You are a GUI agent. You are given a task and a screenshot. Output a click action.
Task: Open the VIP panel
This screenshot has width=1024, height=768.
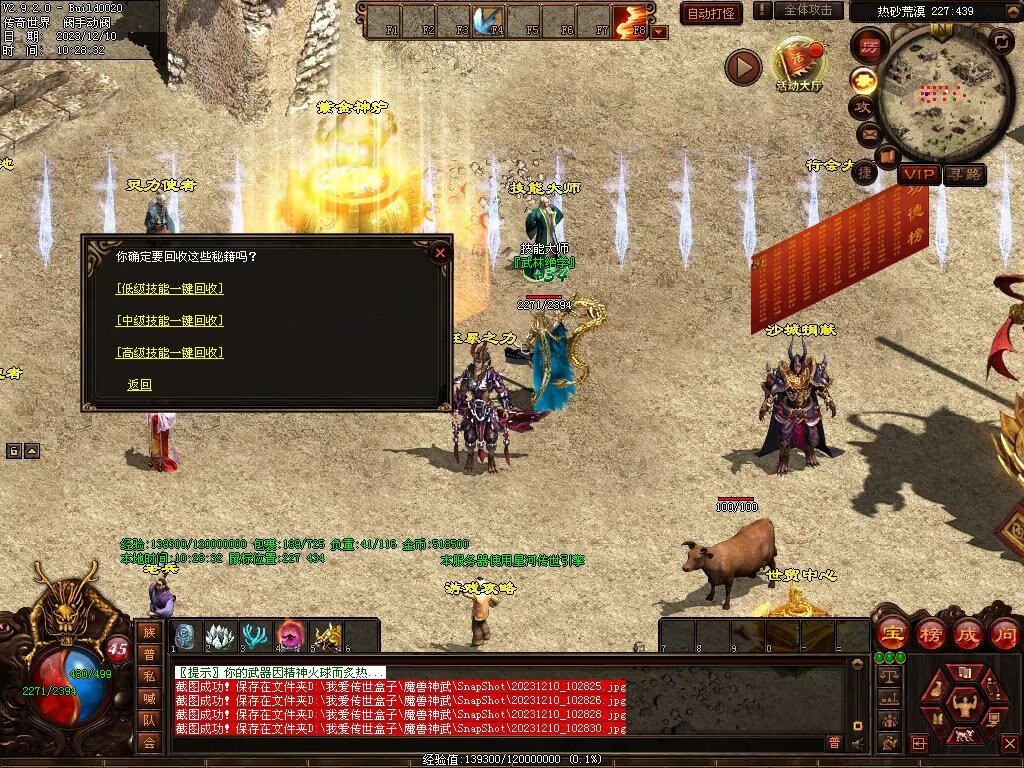[x=919, y=175]
